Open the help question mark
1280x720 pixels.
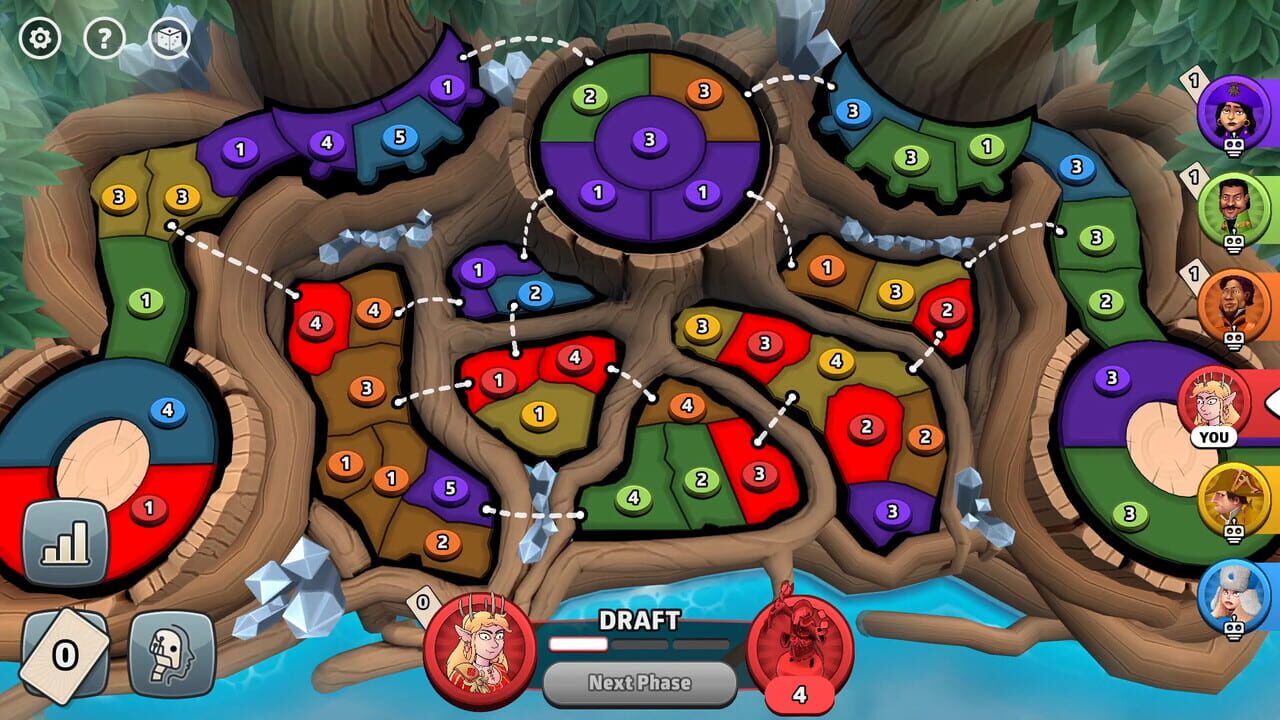104,38
